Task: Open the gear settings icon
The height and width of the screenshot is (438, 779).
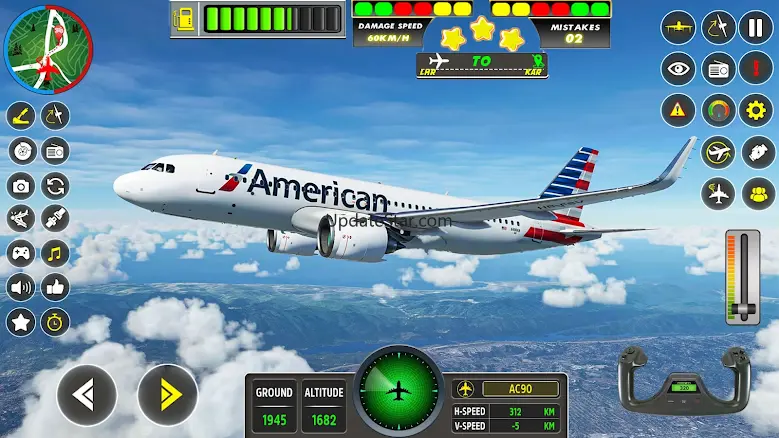Action: point(757,109)
